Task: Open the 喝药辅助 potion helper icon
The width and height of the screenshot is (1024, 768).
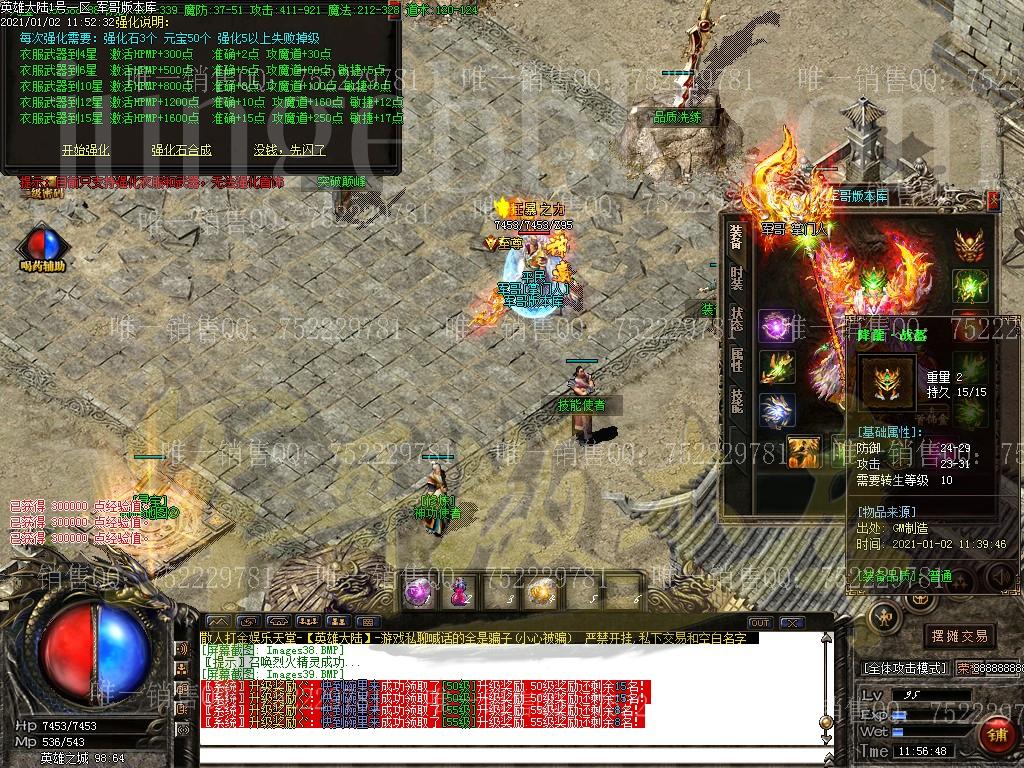Action: [x=42, y=247]
